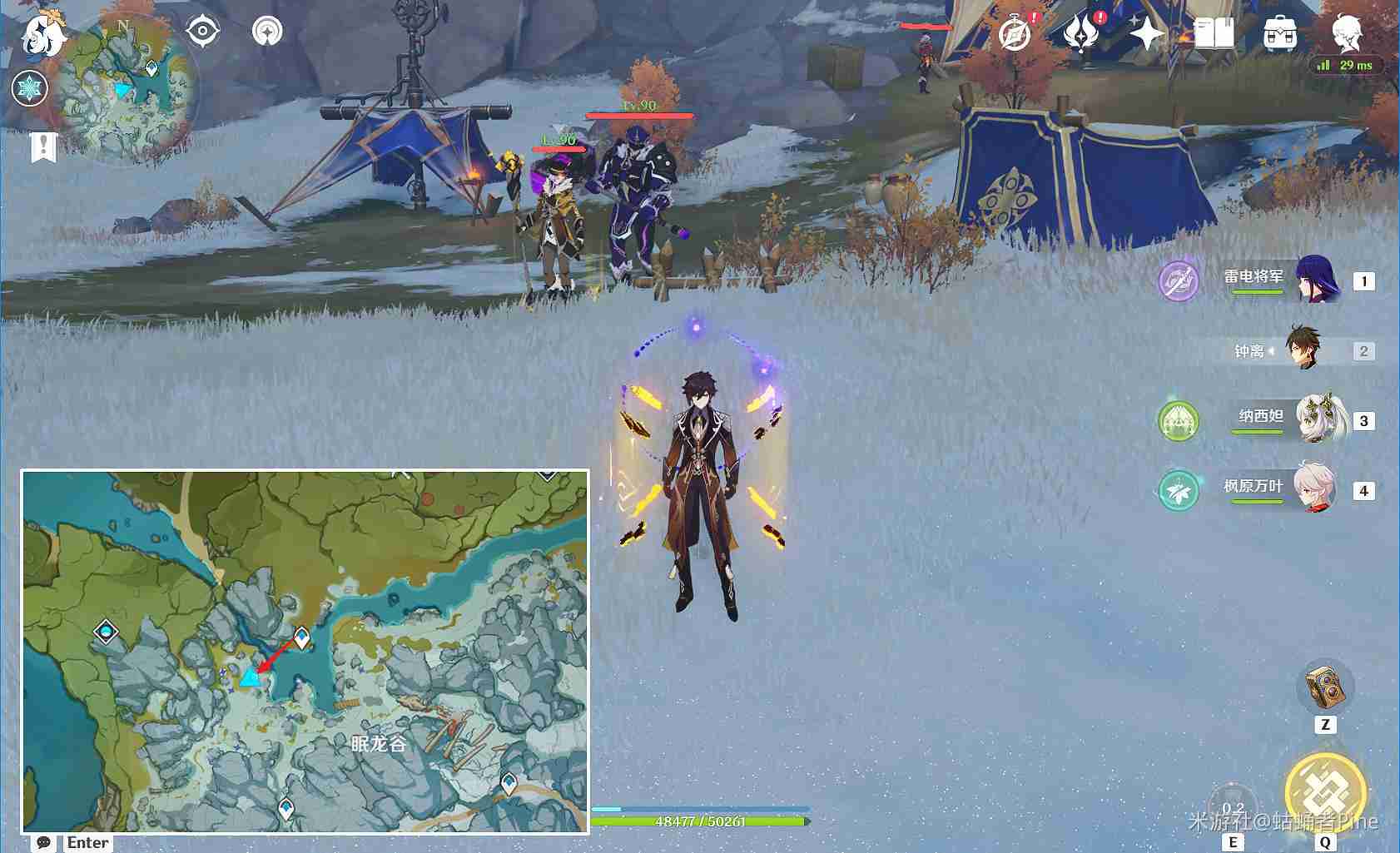The height and width of the screenshot is (853, 1400).
Task: Activate Zhongli's Elemental Burst
Action: point(1325,793)
